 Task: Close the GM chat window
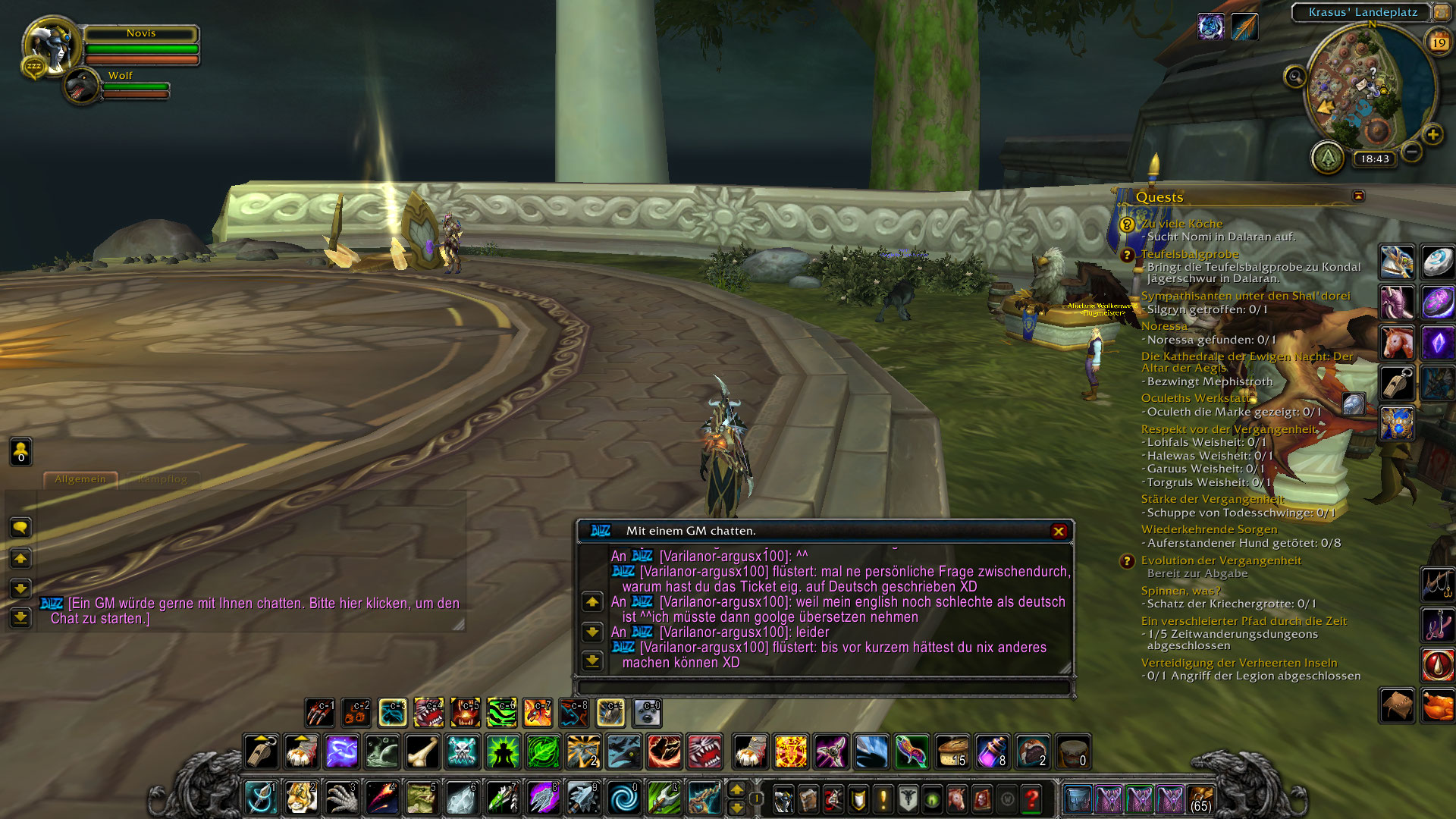[x=1059, y=532]
